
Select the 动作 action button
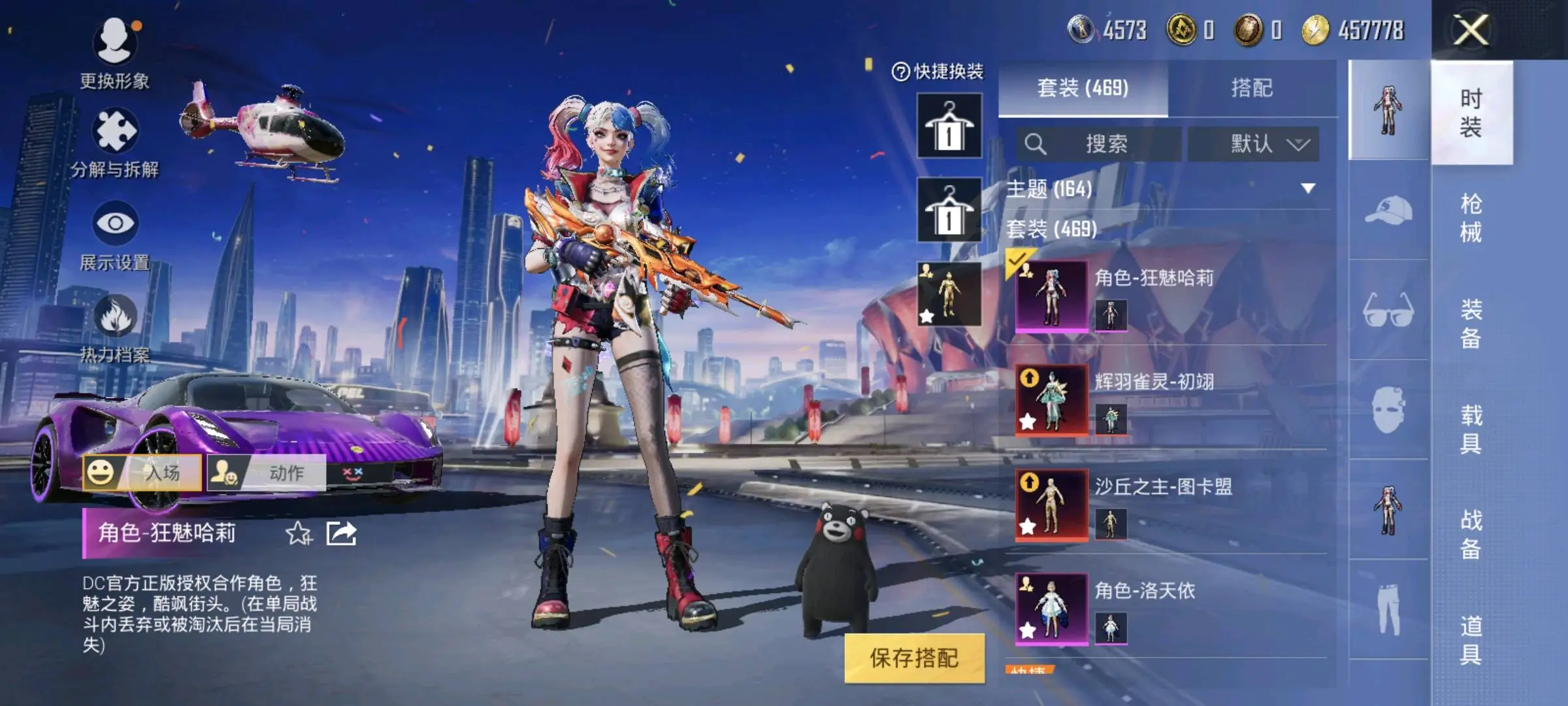click(x=267, y=472)
